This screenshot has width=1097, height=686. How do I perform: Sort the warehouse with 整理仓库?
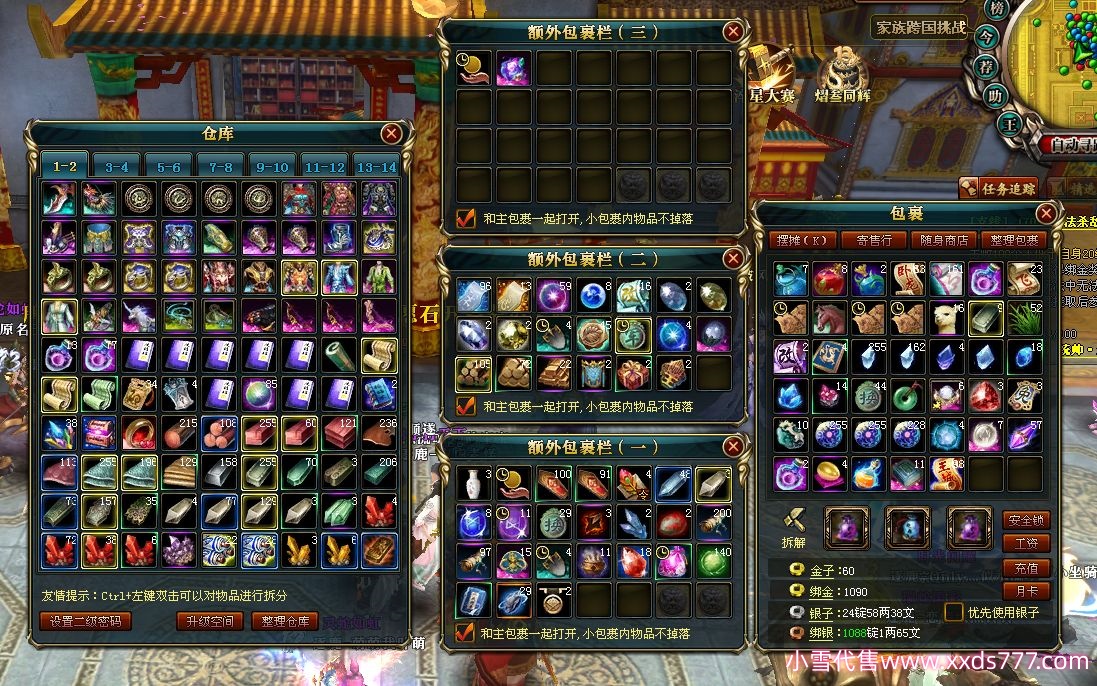pos(284,621)
